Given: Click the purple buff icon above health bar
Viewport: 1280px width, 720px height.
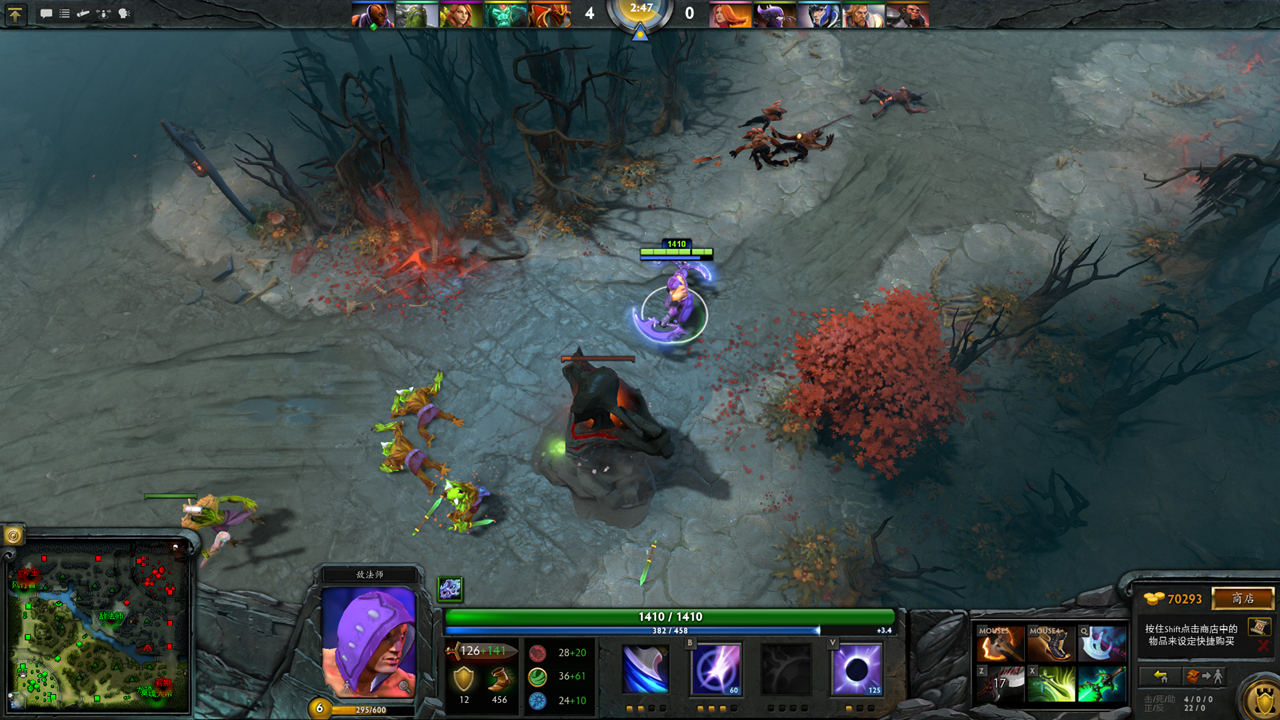Looking at the screenshot, I should (x=450, y=589).
